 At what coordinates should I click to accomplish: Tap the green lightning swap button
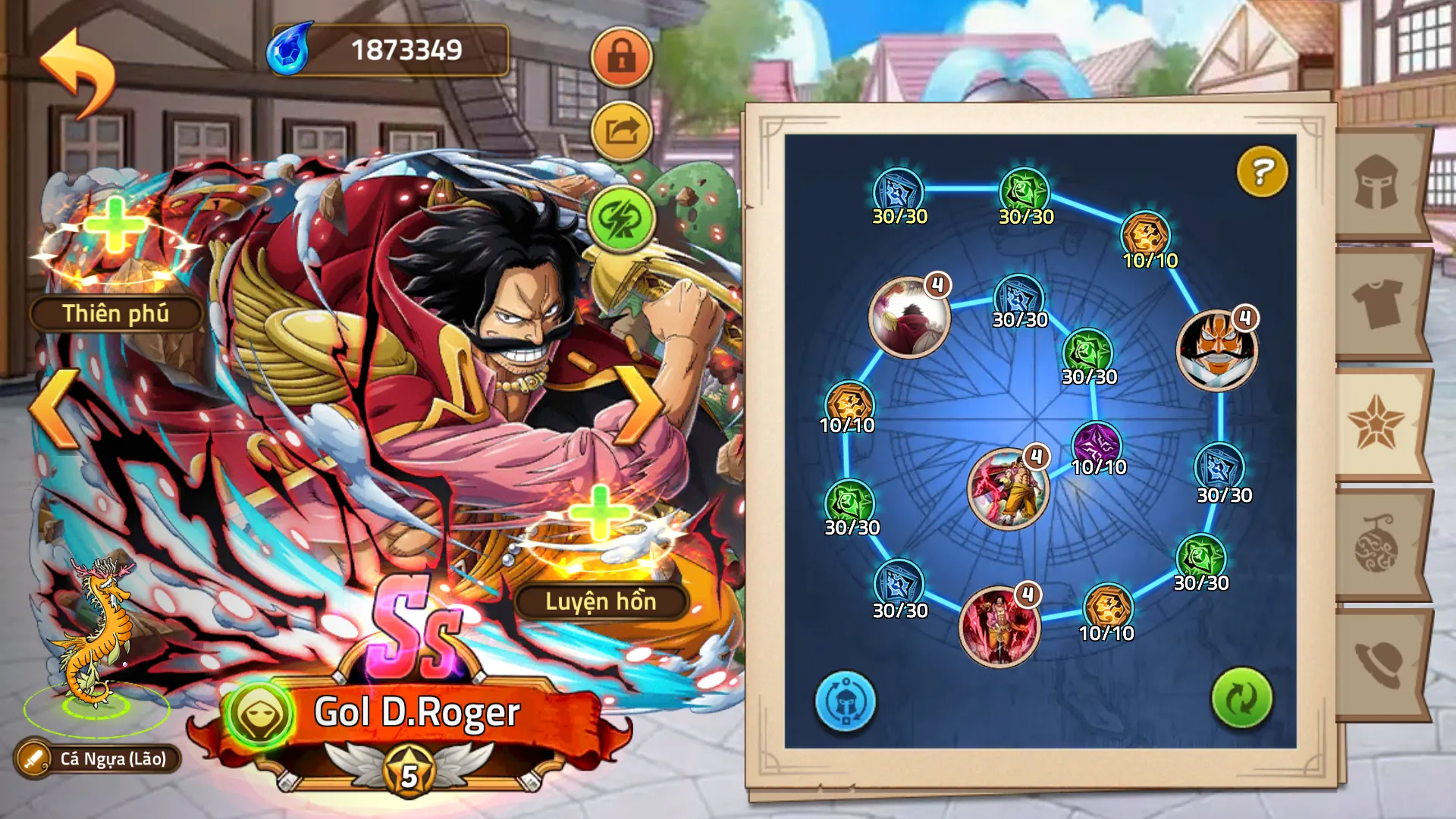point(621,219)
